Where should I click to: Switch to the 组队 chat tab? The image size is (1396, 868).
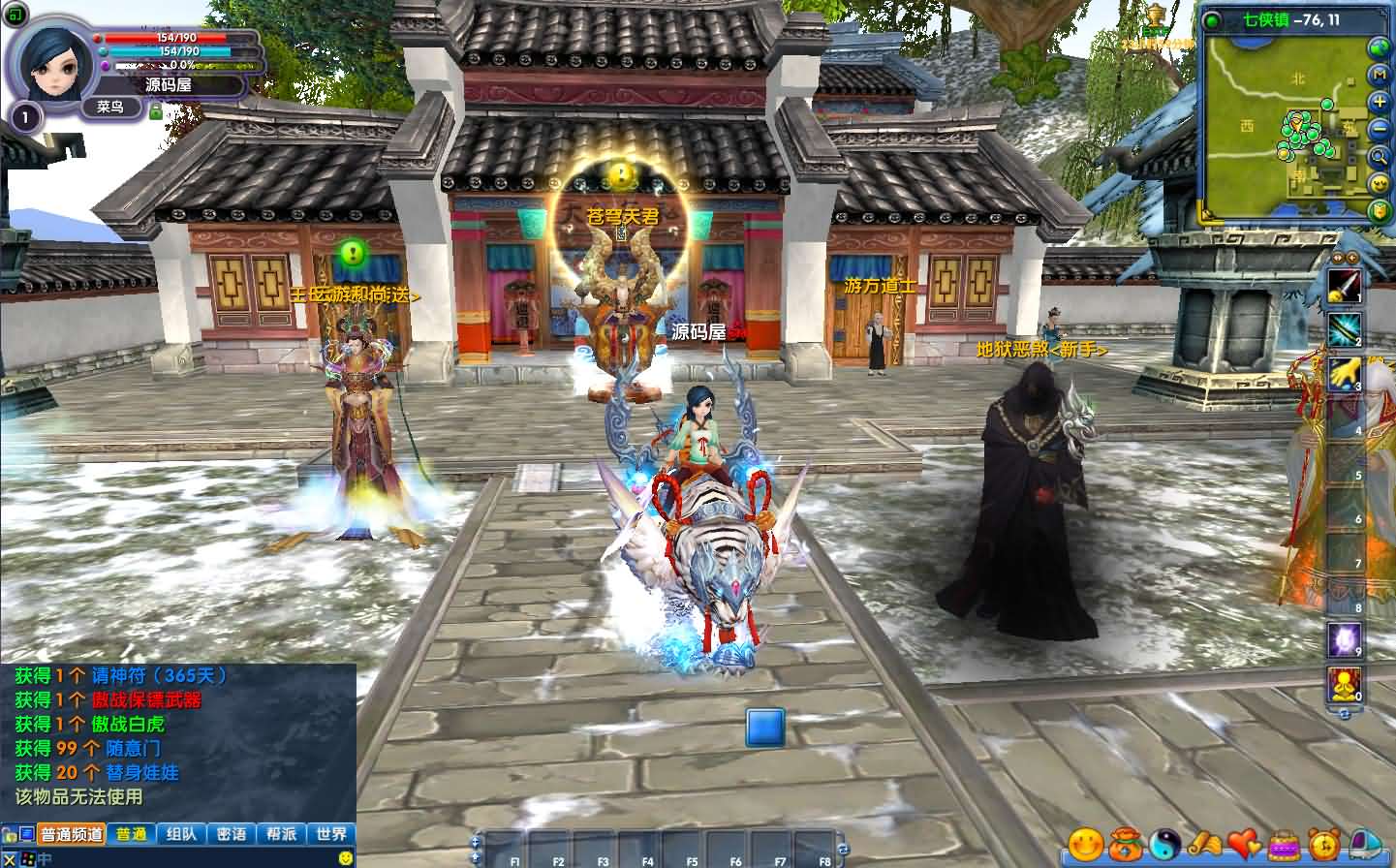[180, 833]
